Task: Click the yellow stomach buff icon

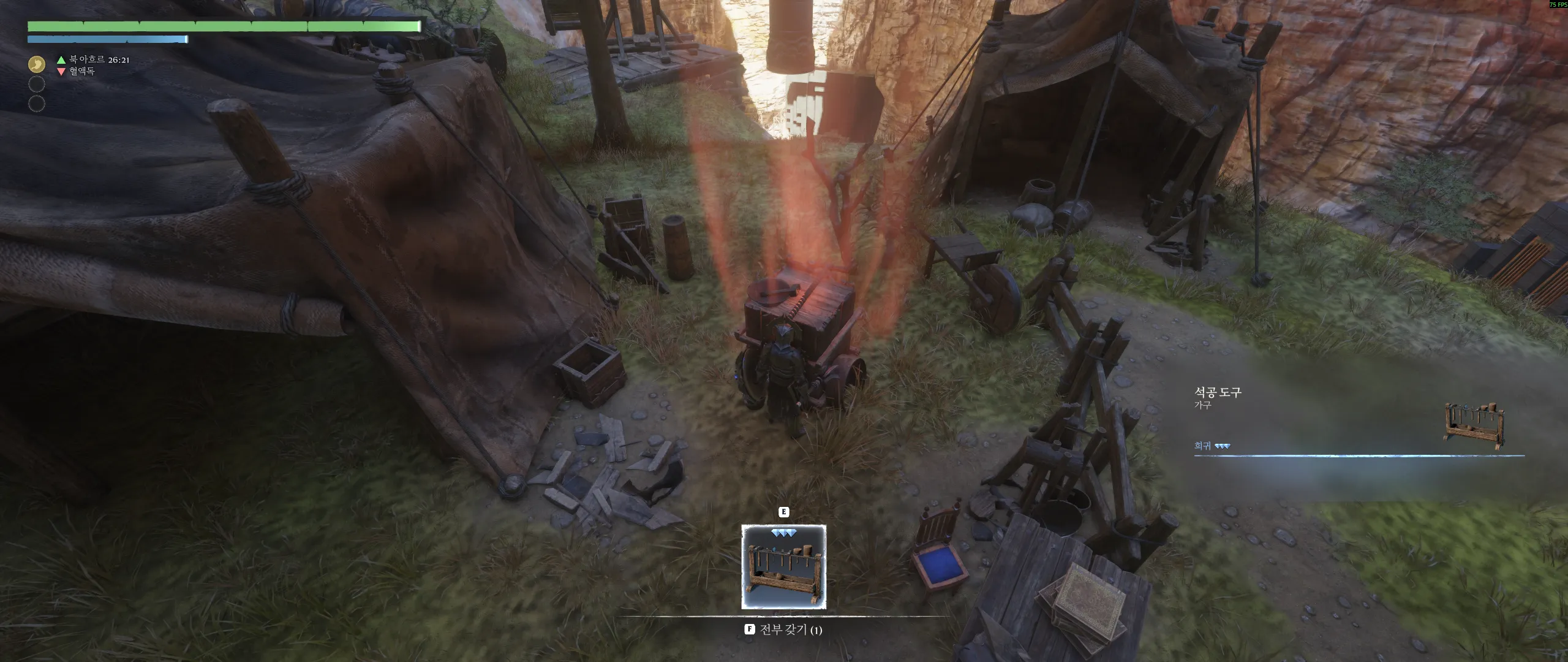Action: coord(37,64)
